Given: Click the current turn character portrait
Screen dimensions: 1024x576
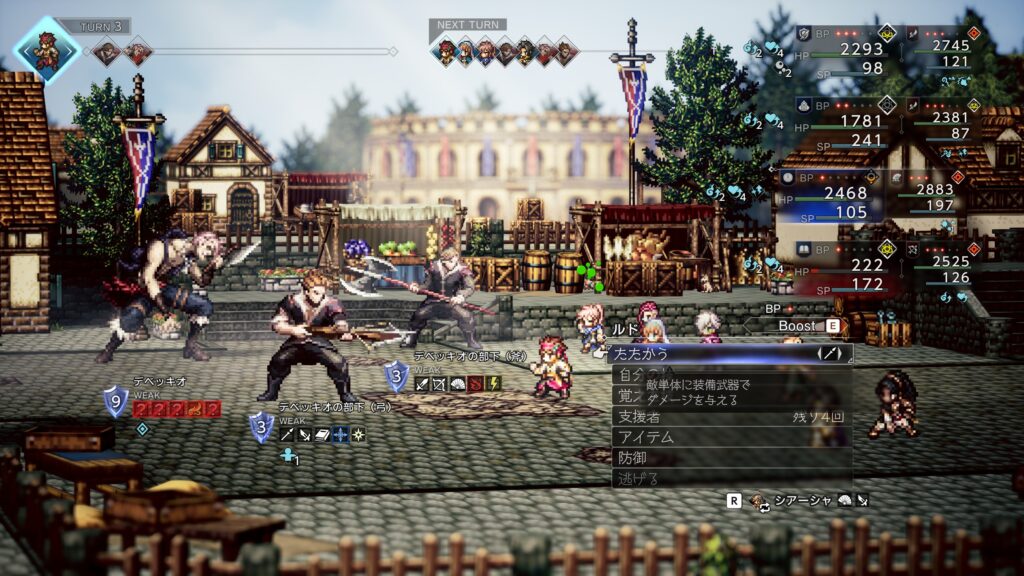Looking at the screenshot, I should 46,48.
